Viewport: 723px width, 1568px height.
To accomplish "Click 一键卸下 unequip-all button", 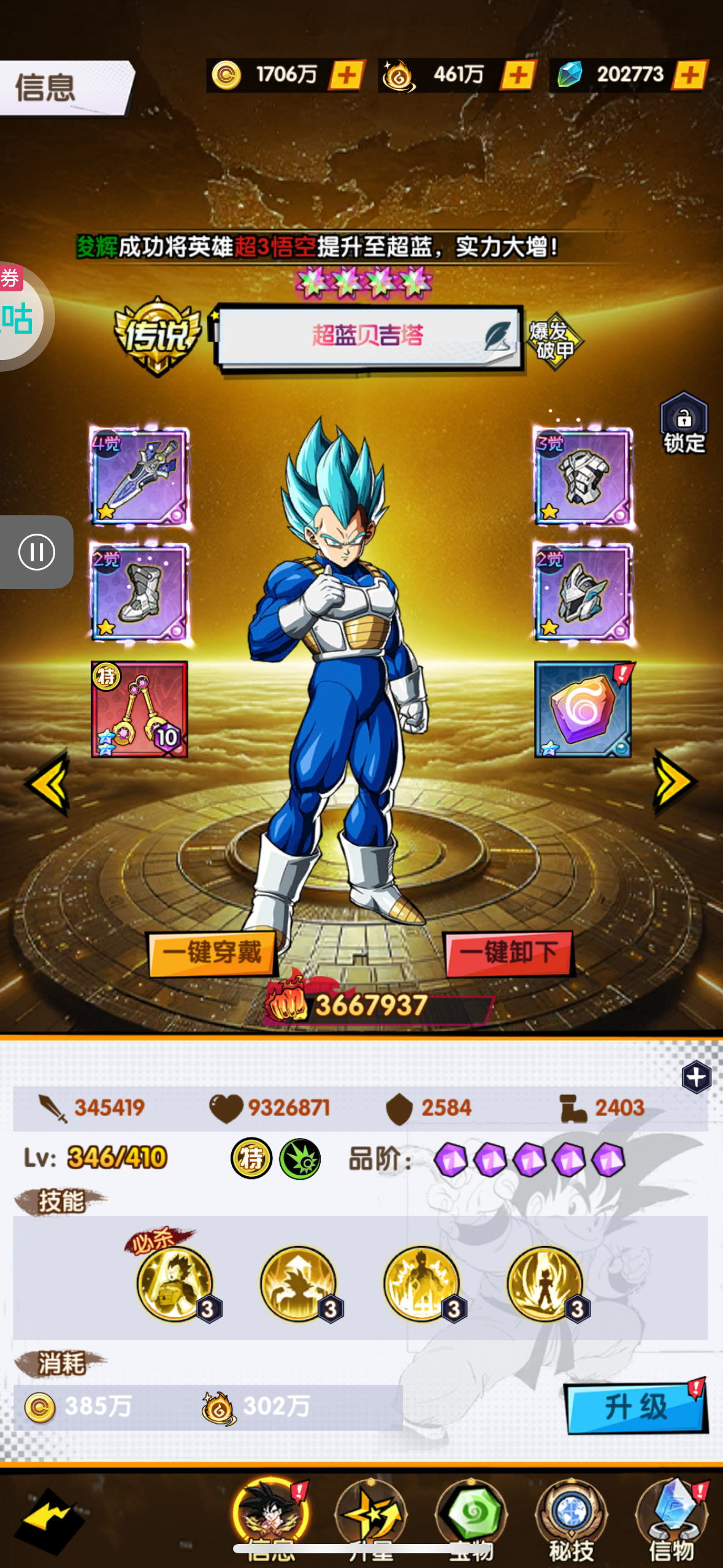I will point(508,953).
